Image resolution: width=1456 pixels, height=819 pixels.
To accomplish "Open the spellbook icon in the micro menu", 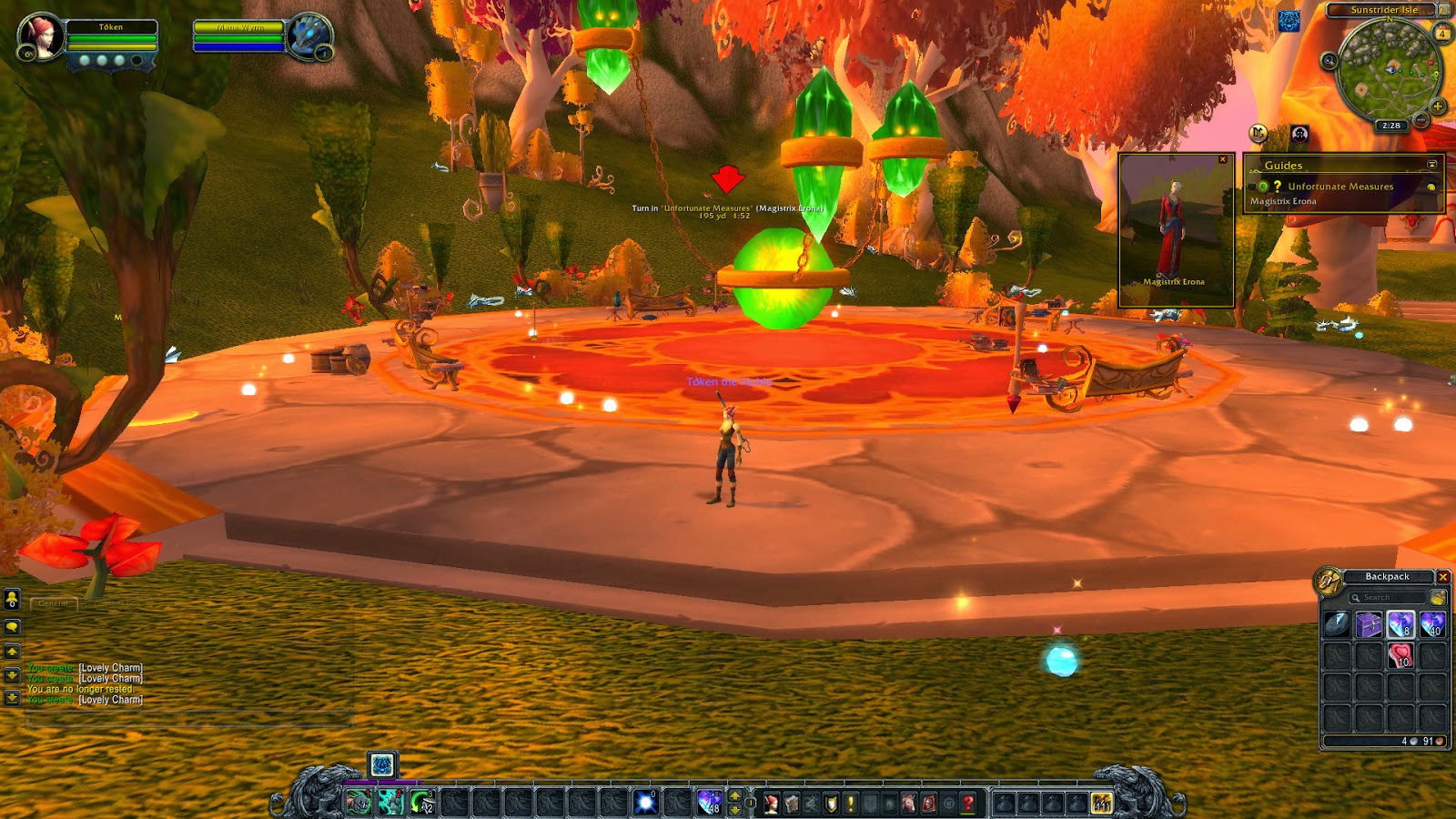I will [x=792, y=803].
